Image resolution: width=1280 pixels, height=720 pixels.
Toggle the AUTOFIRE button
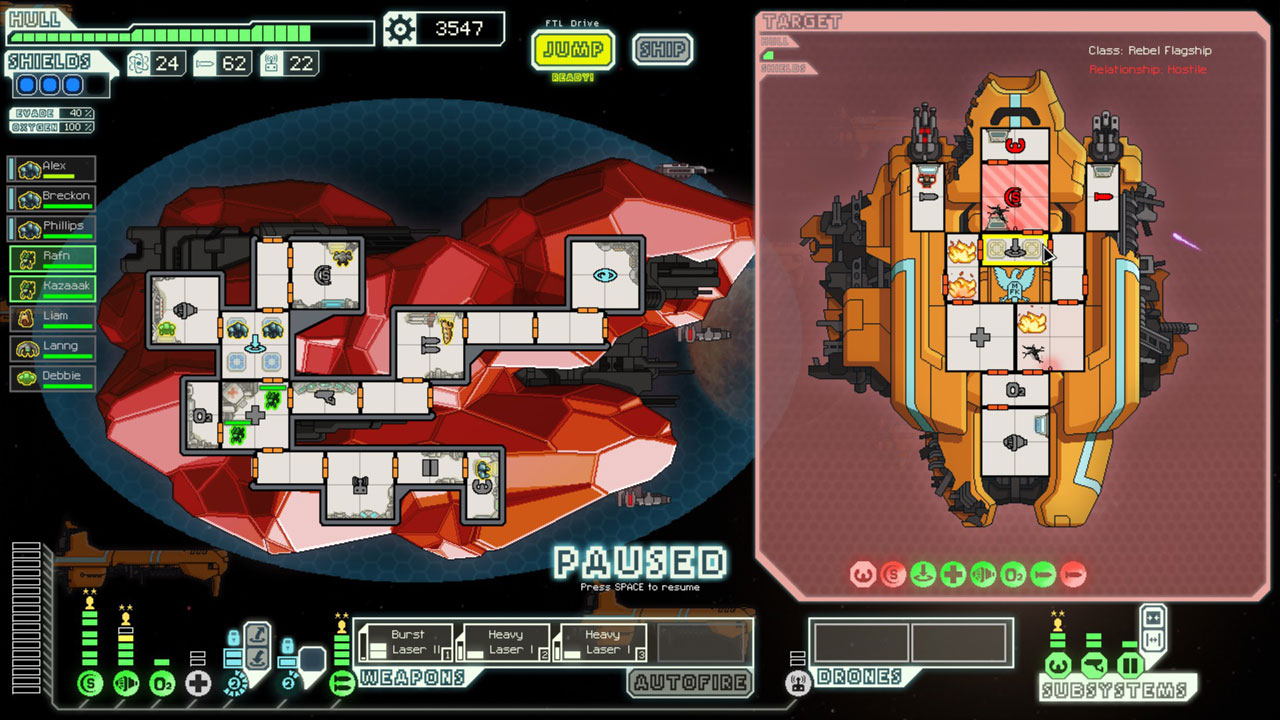[690, 683]
